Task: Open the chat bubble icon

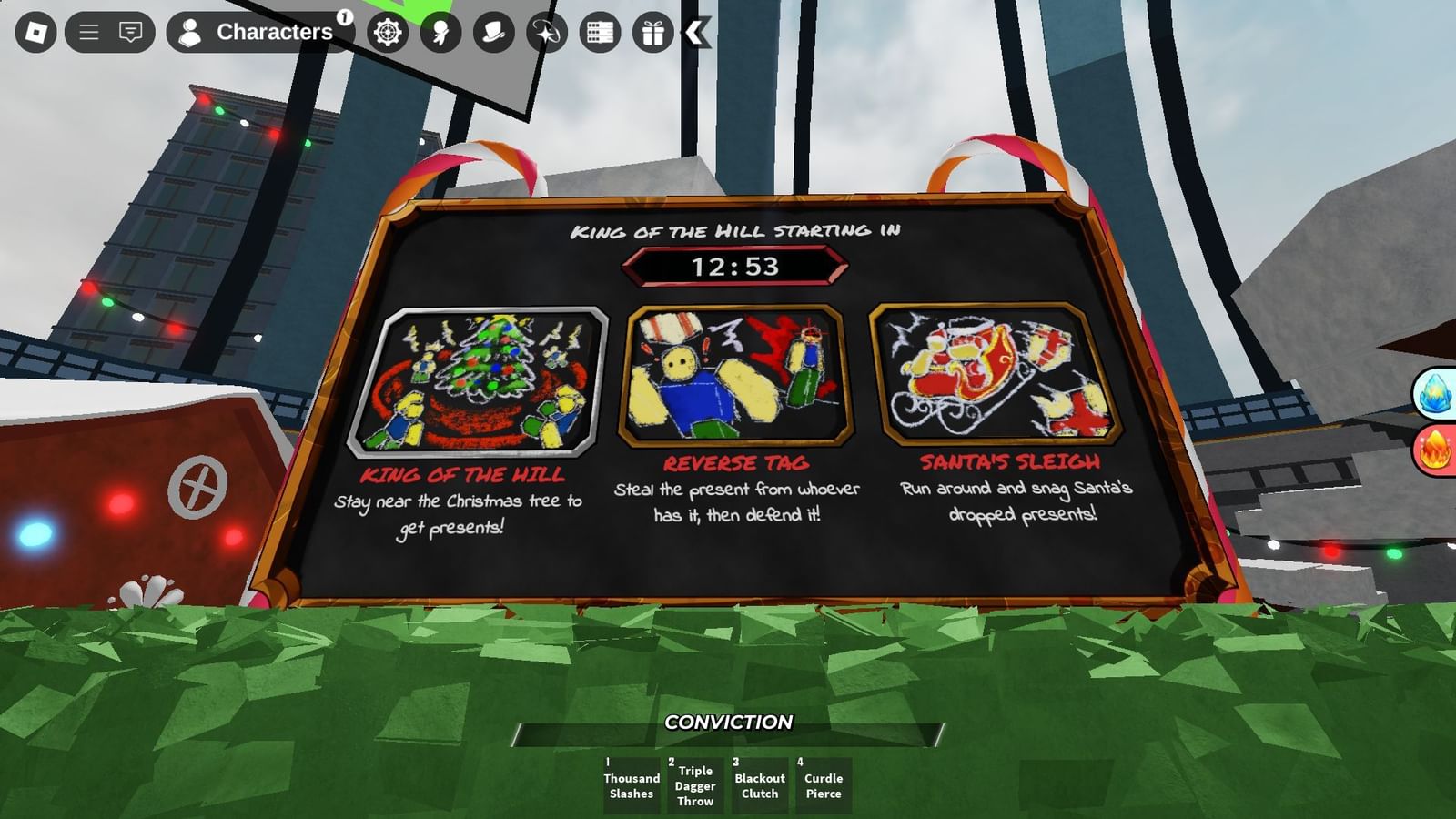Action: [x=131, y=33]
